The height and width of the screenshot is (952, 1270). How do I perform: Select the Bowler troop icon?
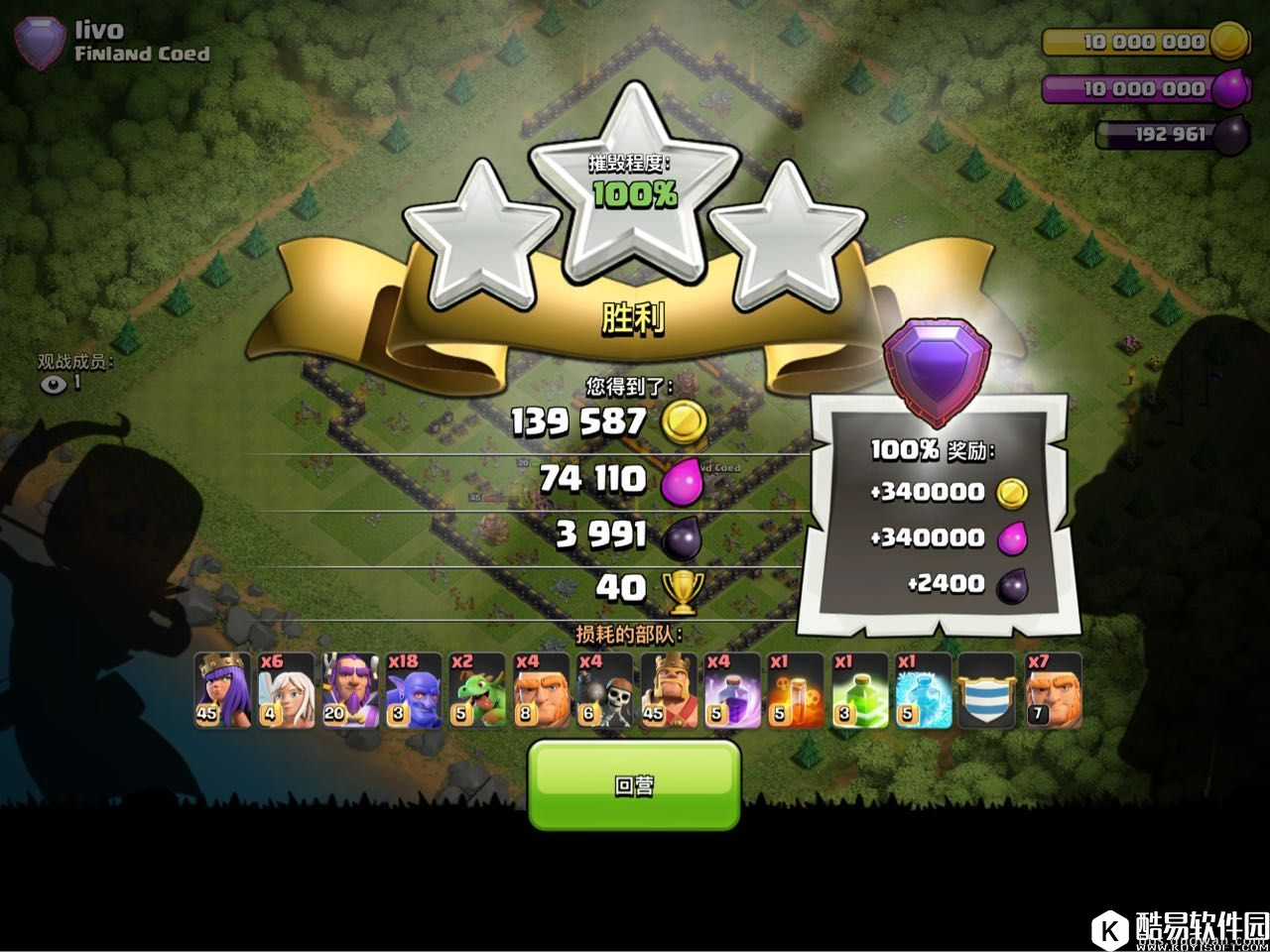tap(413, 690)
